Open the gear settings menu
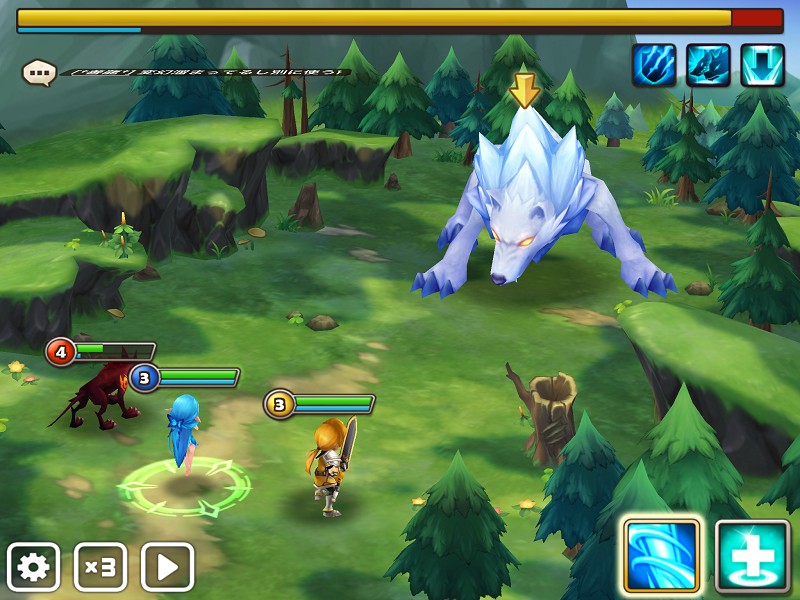 point(33,567)
